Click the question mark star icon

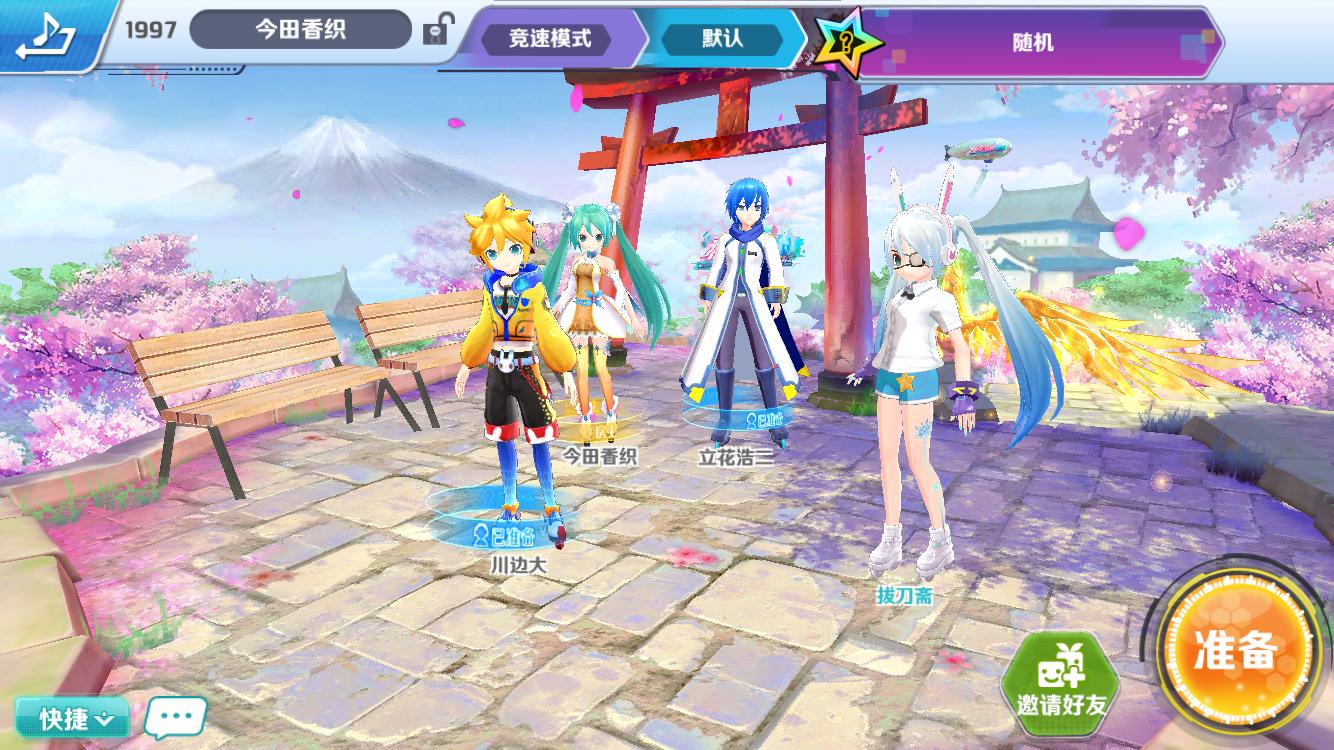tap(848, 44)
